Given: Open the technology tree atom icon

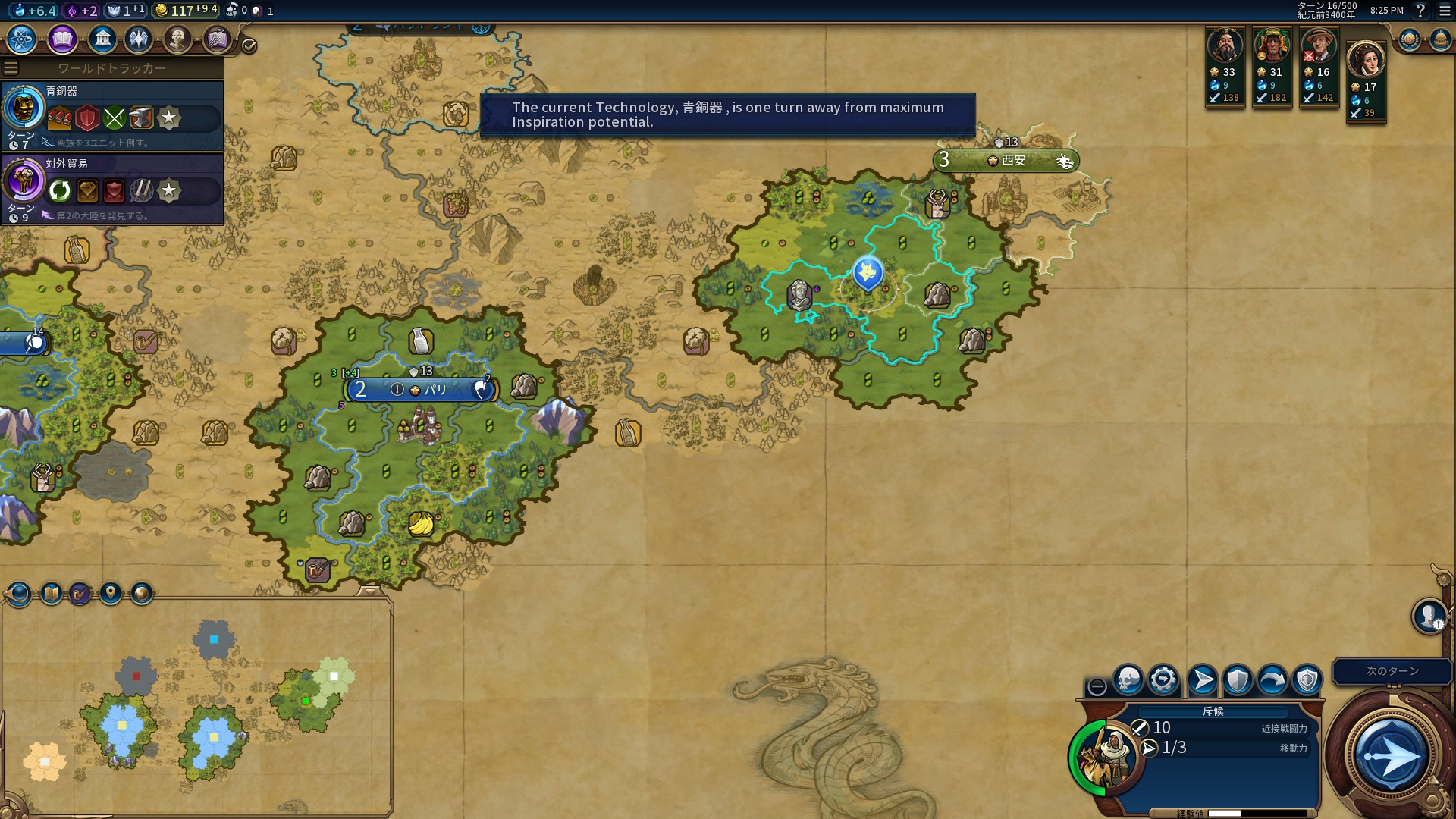Looking at the screenshot, I should click(x=22, y=39).
